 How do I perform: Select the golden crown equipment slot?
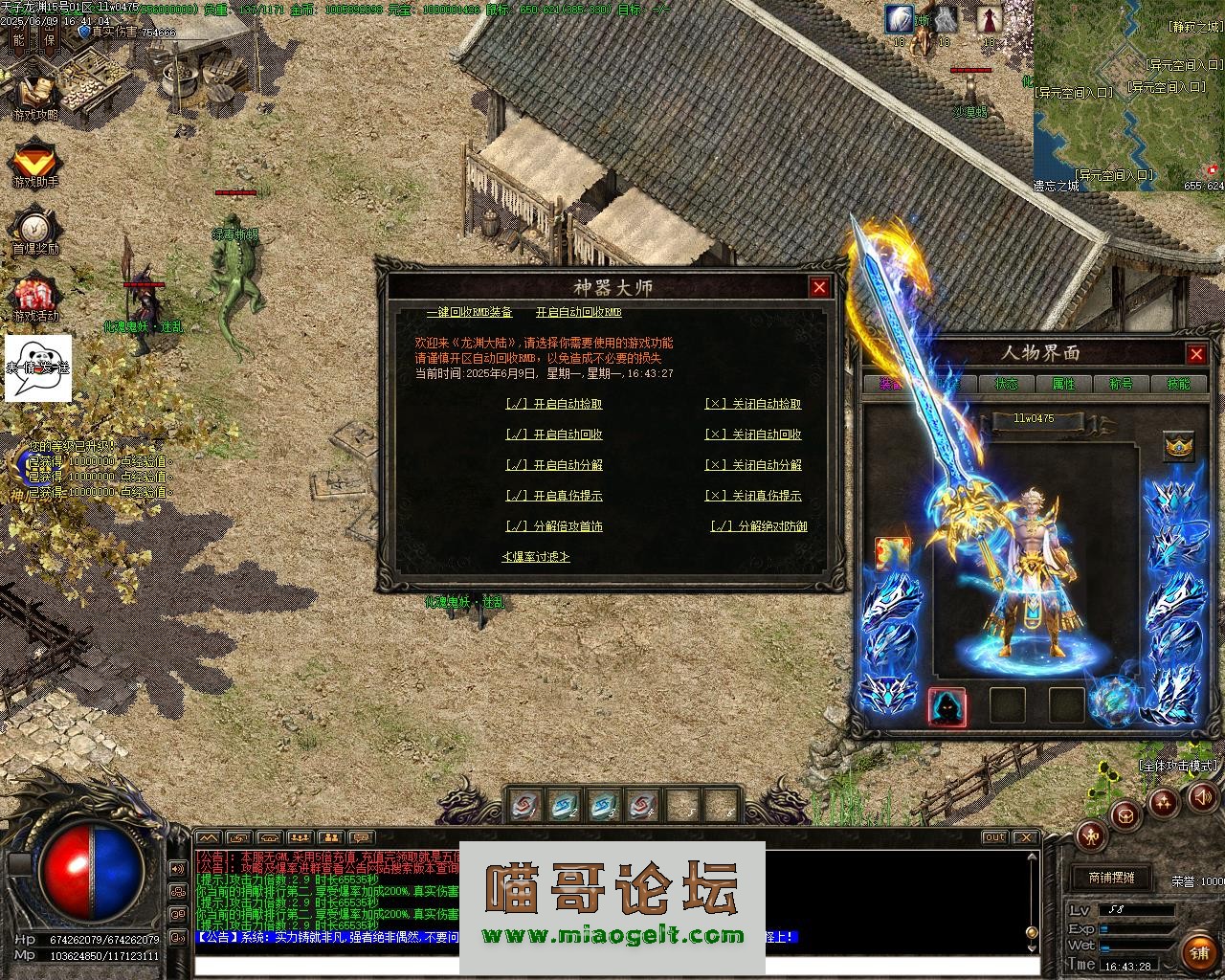(1178, 447)
